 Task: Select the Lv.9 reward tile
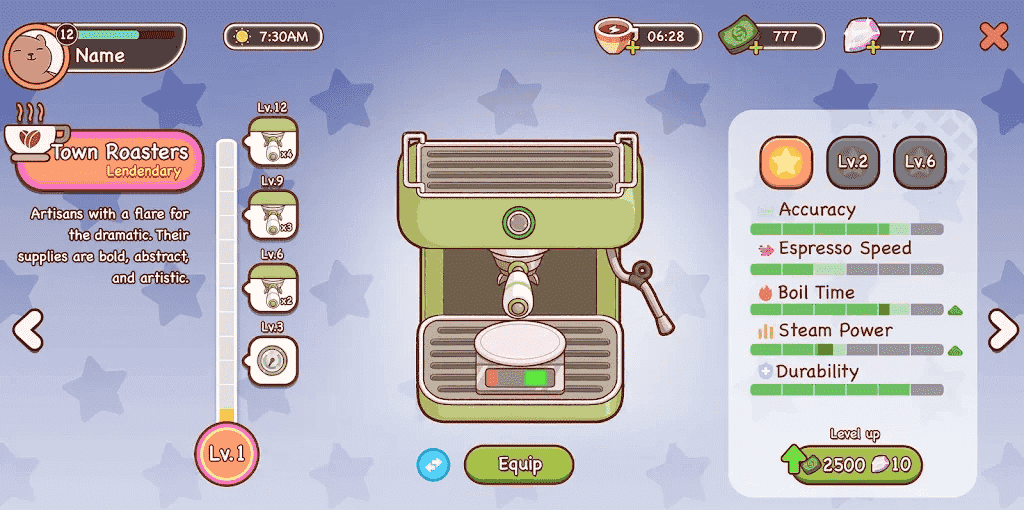(272, 215)
